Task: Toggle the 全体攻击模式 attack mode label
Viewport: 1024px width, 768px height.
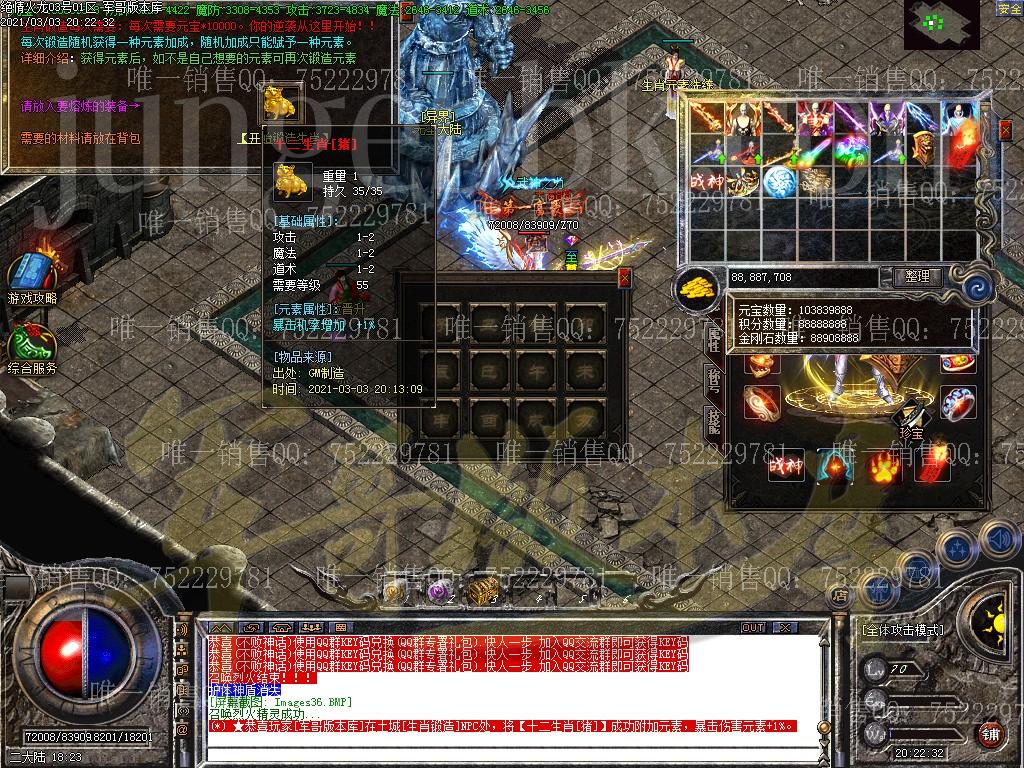Action: pos(902,631)
